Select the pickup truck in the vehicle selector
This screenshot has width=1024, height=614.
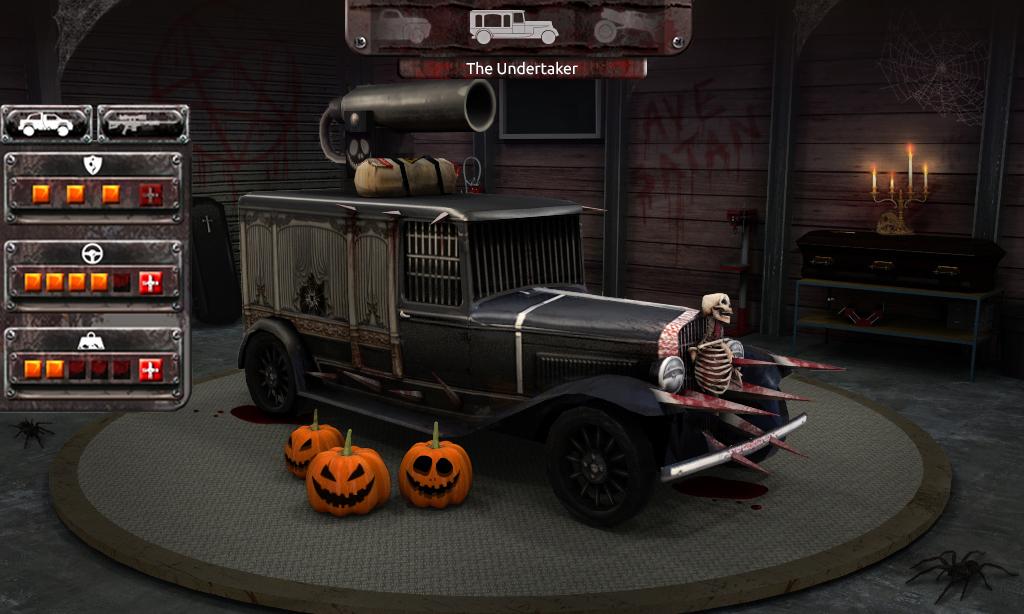tap(404, 26)
